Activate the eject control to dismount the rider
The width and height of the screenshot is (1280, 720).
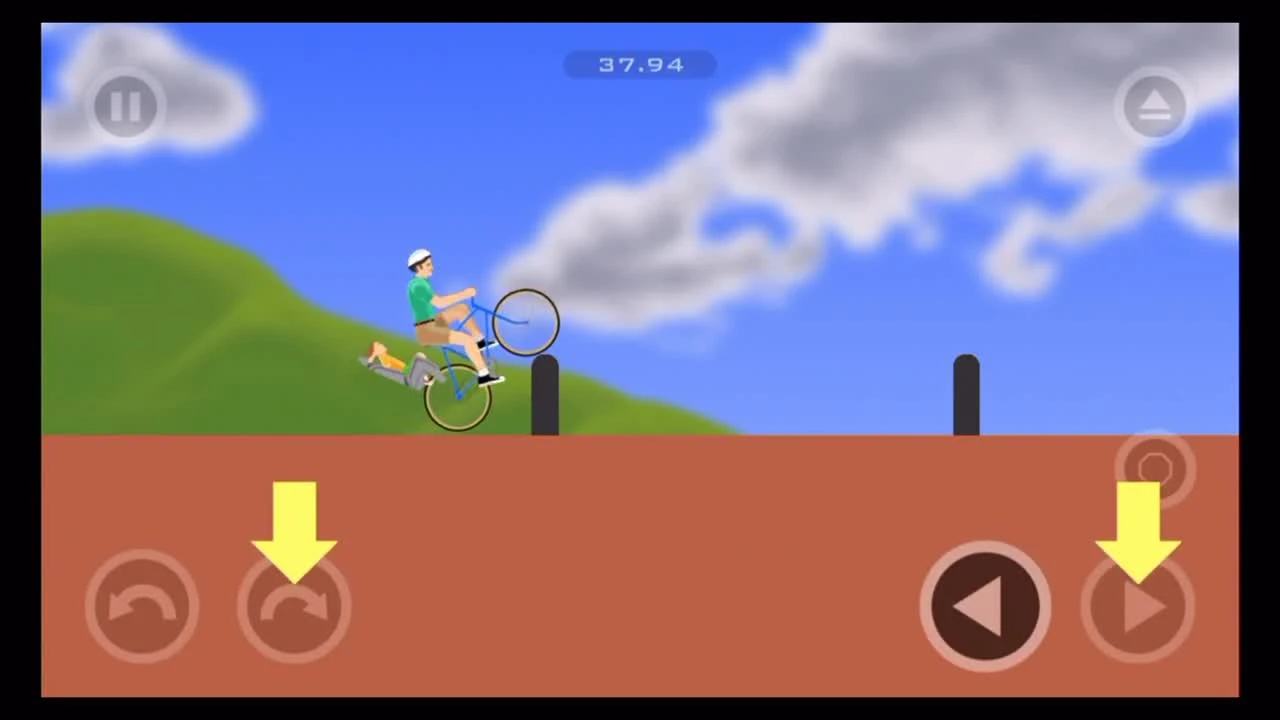[x=1155, y=104]
